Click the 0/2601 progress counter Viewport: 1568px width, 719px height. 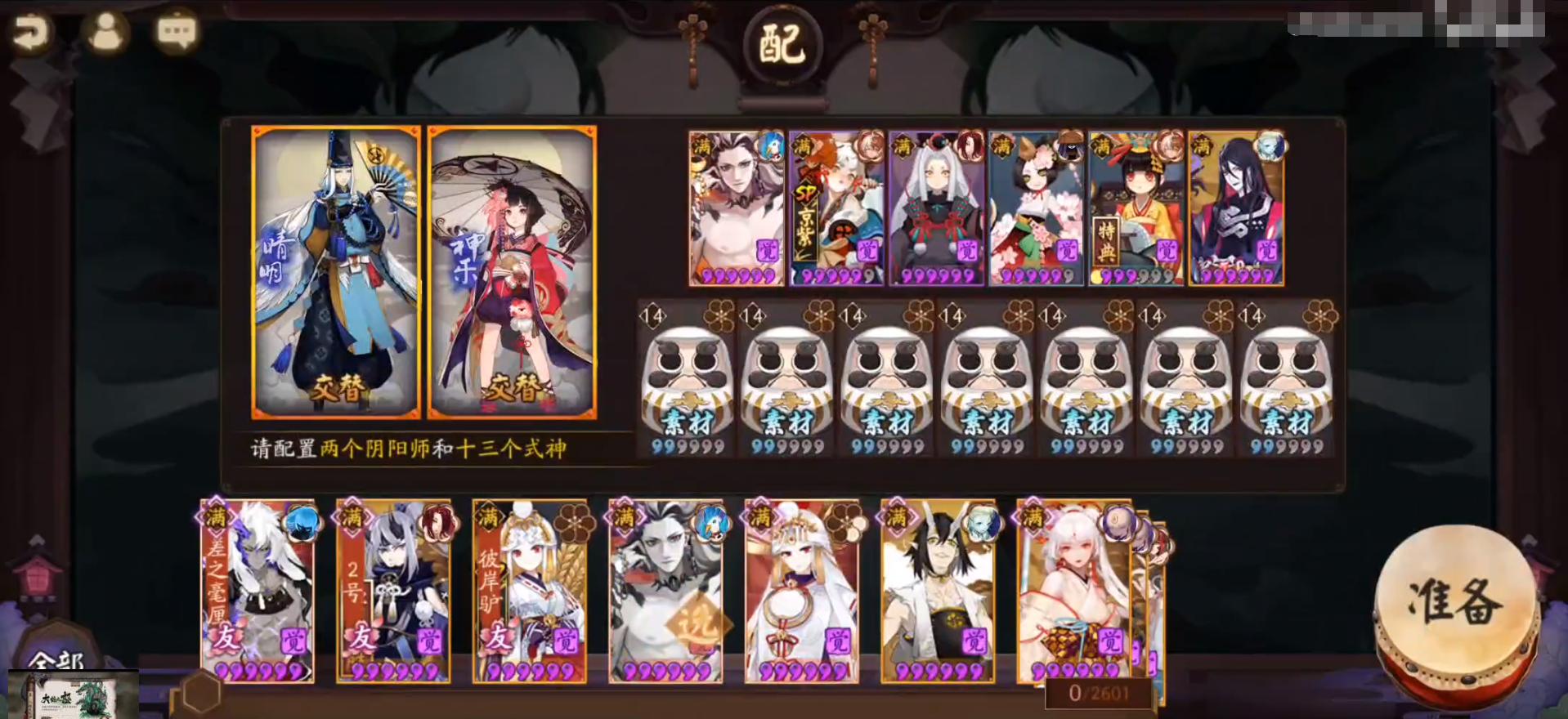click(1097, 692)
